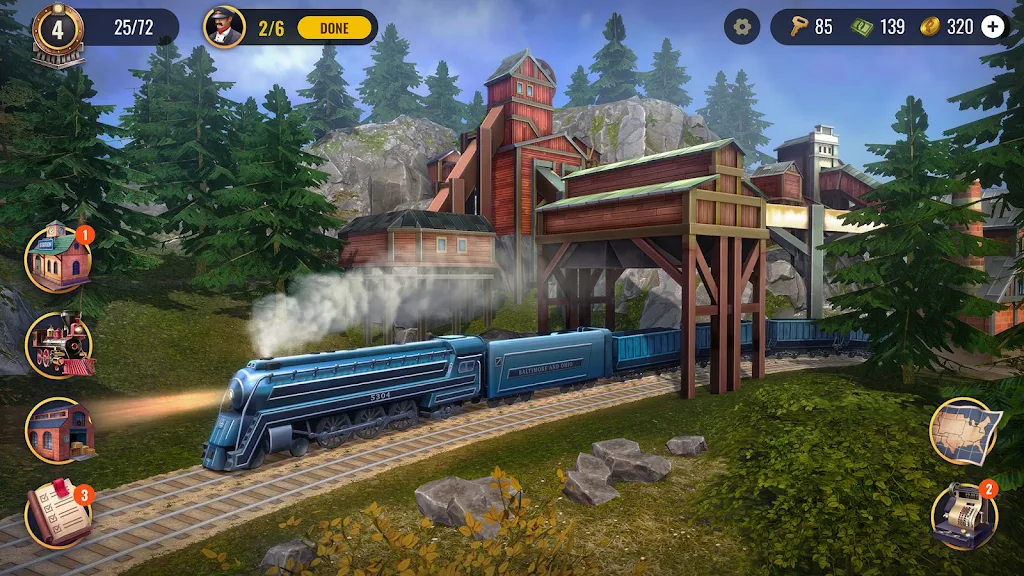Screen dimensions: 1024x576
Task: Tap the yellow DONE button
Action: [334, 27]
